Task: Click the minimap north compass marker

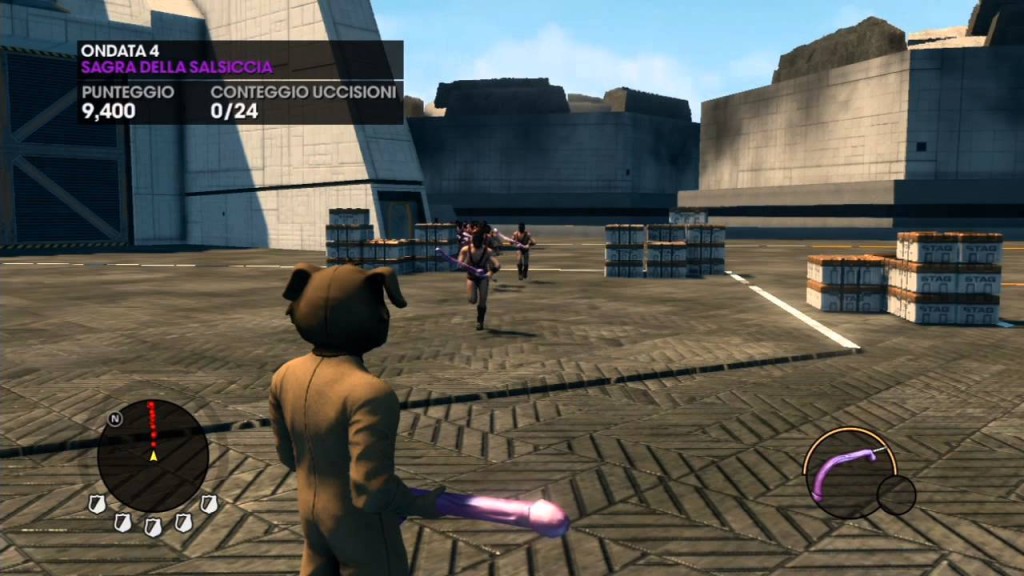Action: tap(115, 419)
